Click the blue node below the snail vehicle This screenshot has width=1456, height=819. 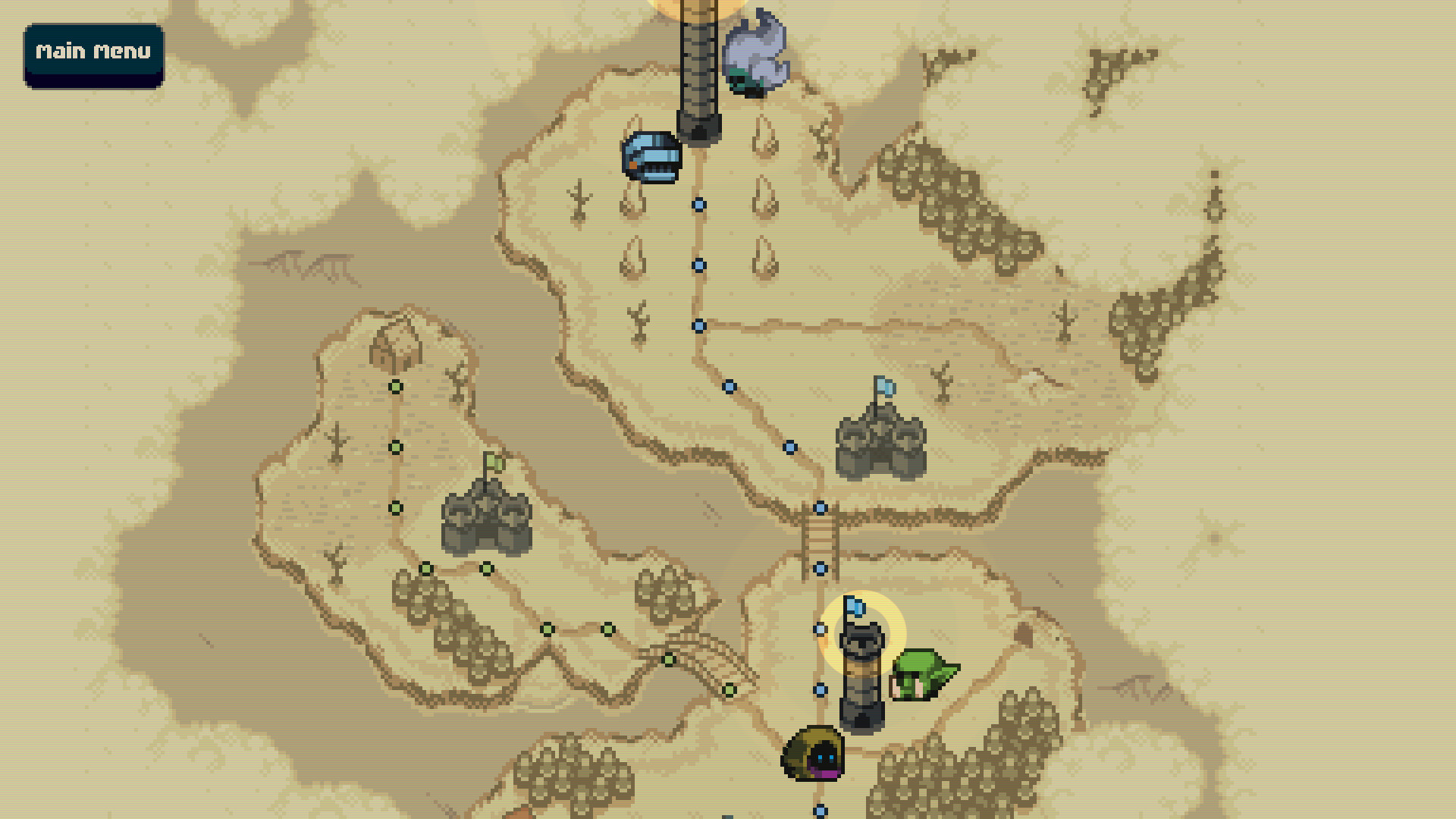click(698, 203)
